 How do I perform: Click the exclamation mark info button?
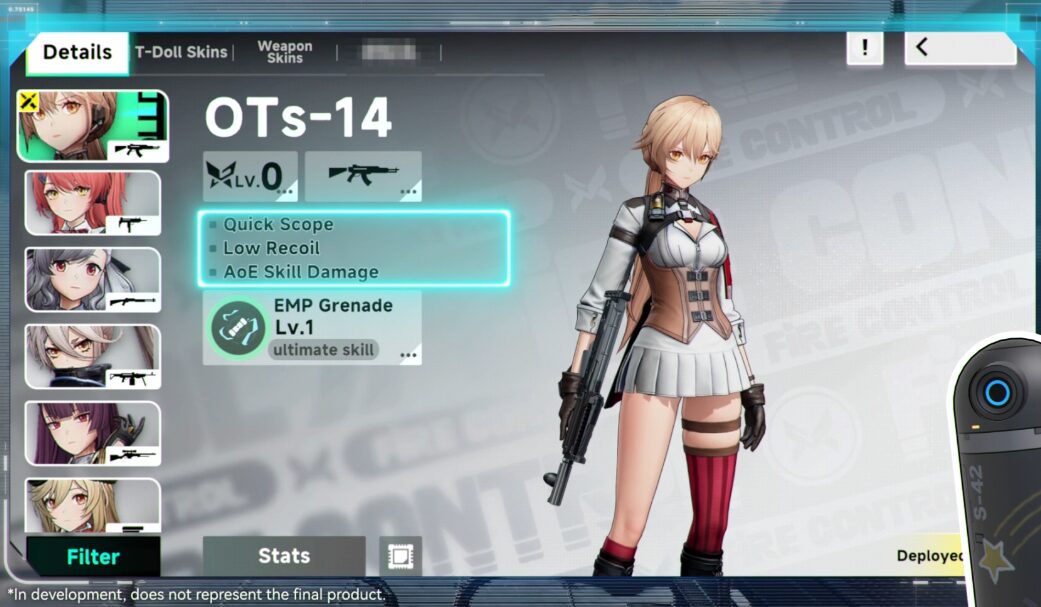864,47
